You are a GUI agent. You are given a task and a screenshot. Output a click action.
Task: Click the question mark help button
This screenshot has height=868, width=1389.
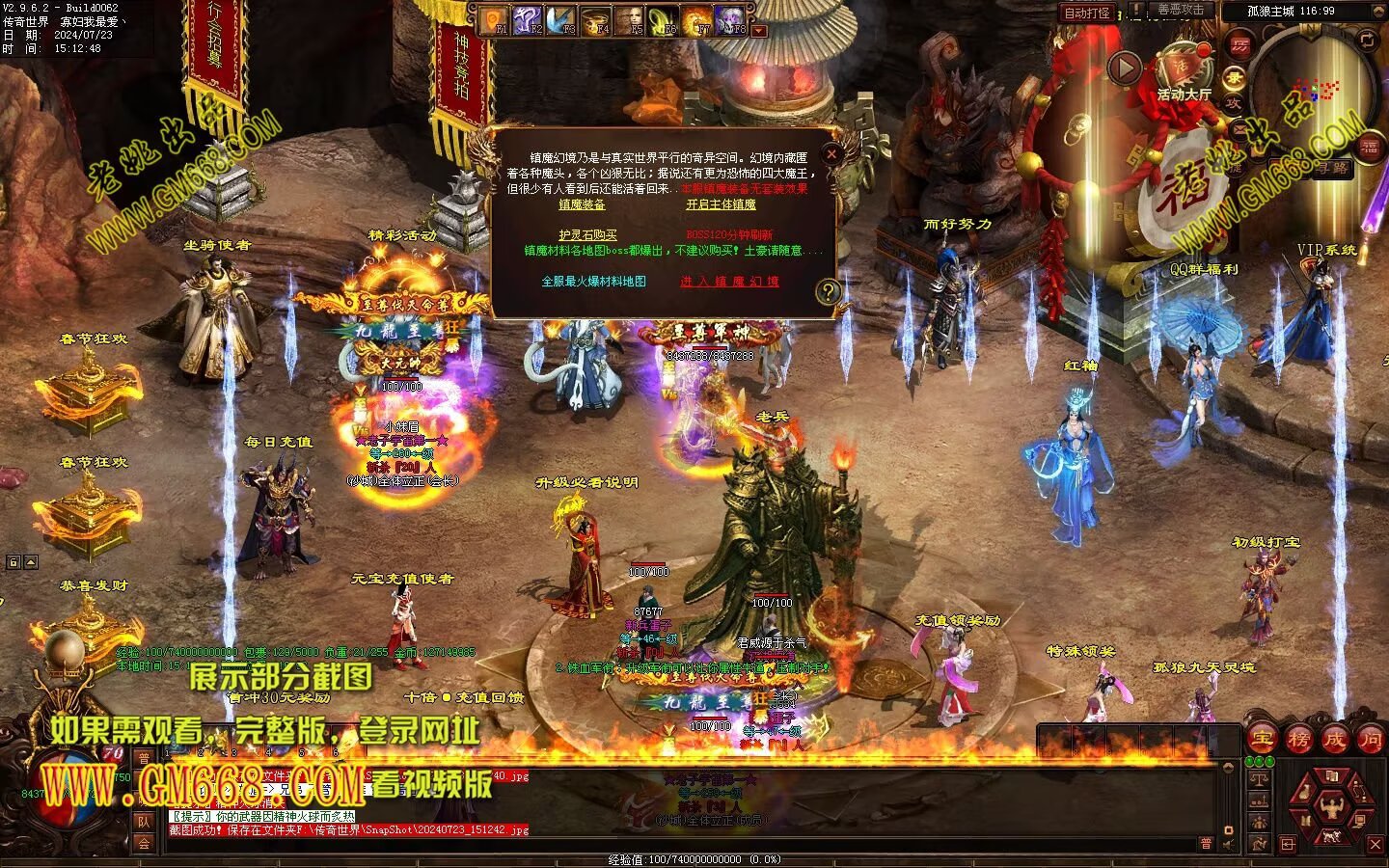click(827, 291)
